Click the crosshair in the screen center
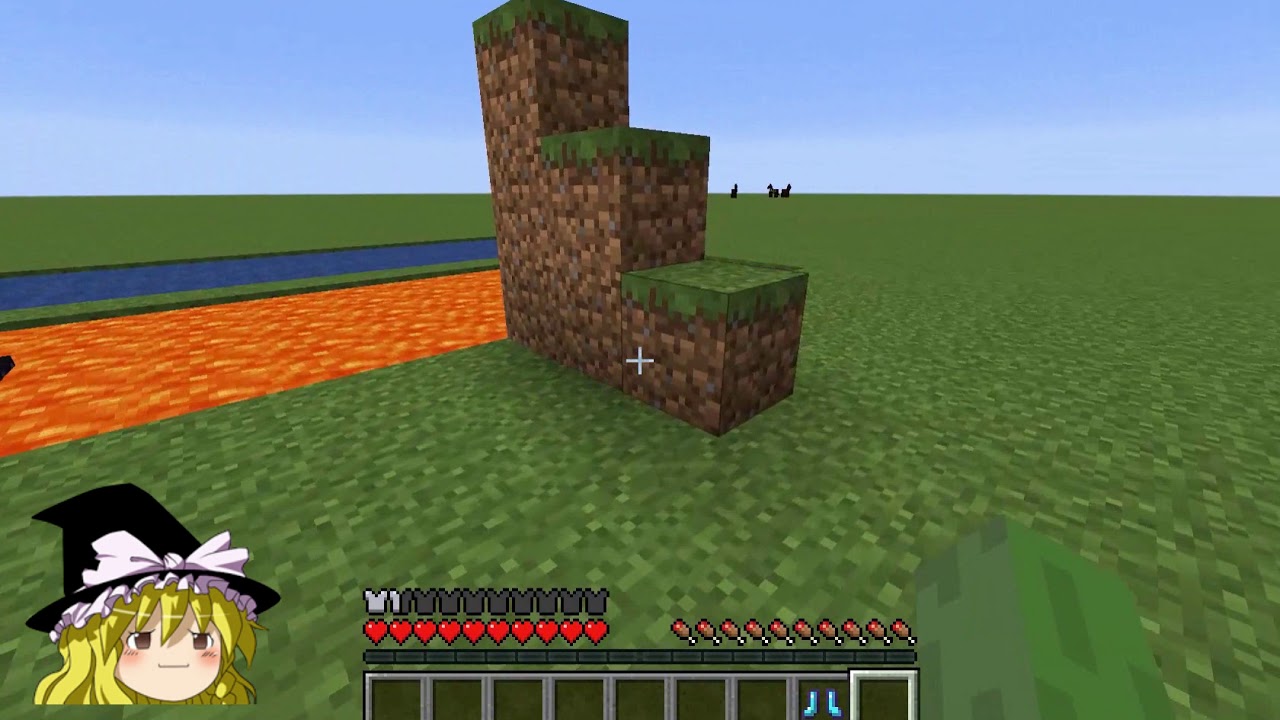The image size is (1280, 720). (640, 360)
